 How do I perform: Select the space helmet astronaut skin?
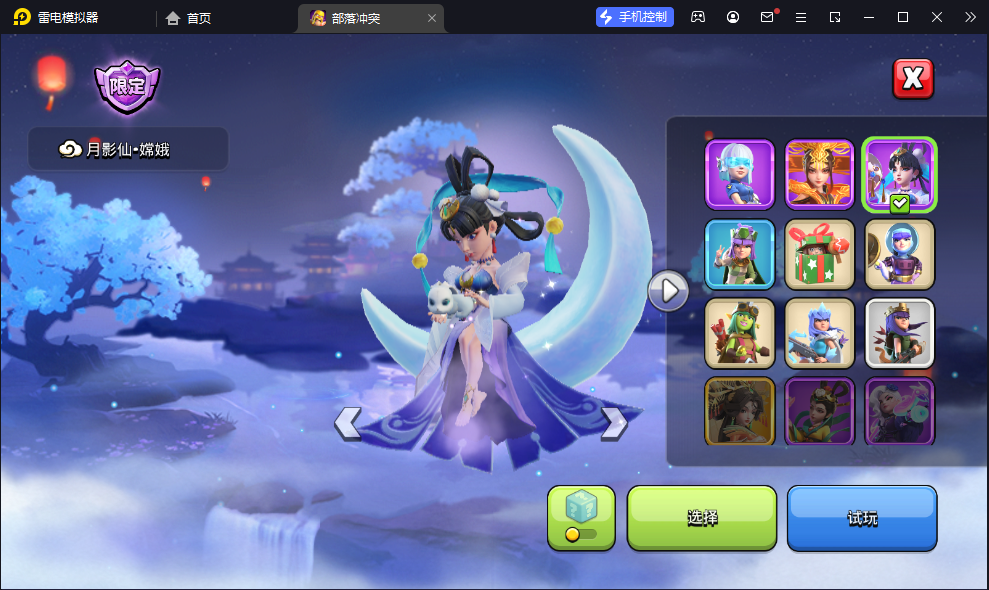[x=899, y=253]
